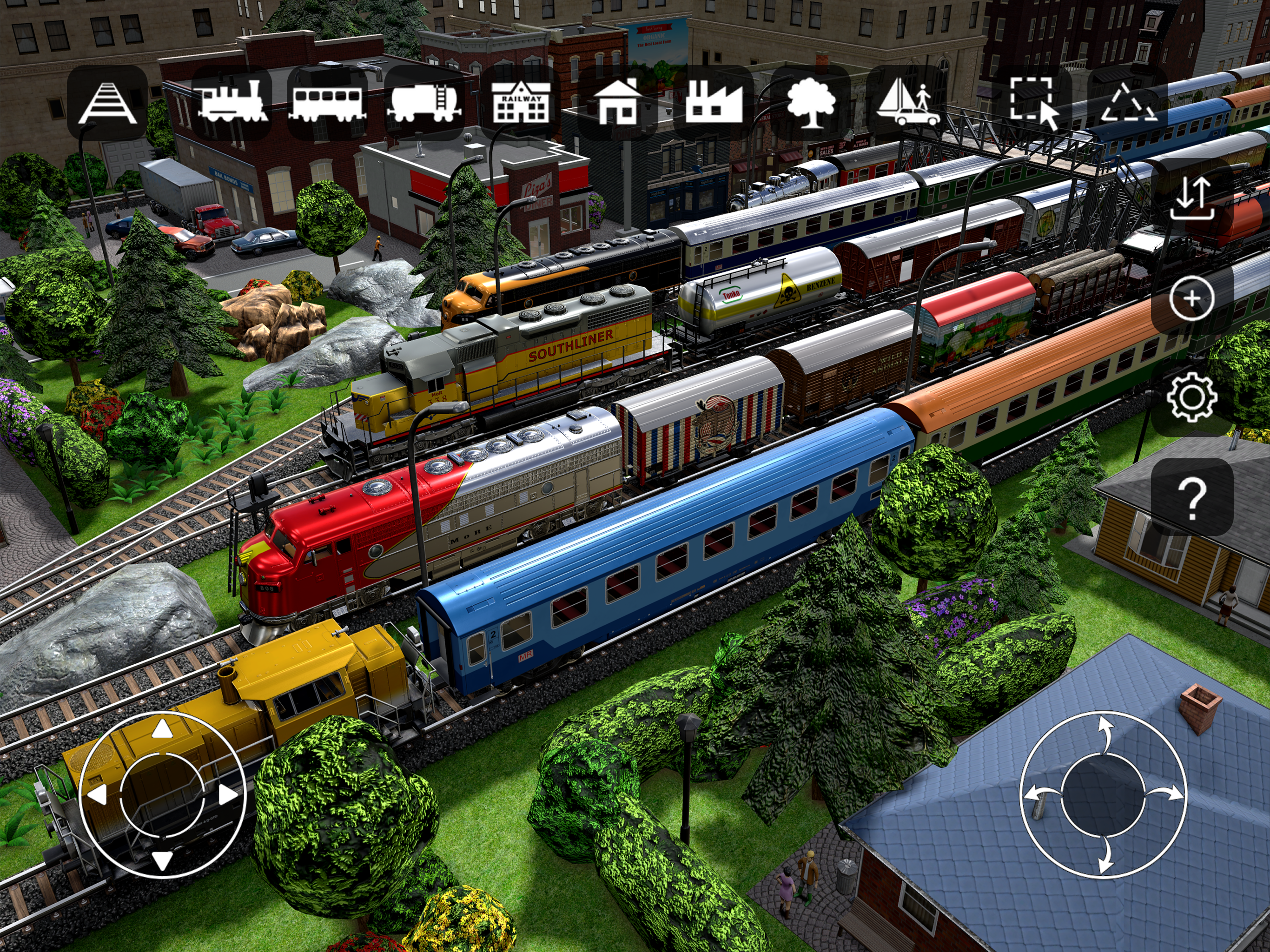Viewport: 1270px width, 952px height.
Task: Open the house buildings category
Action: coord(618,102)
